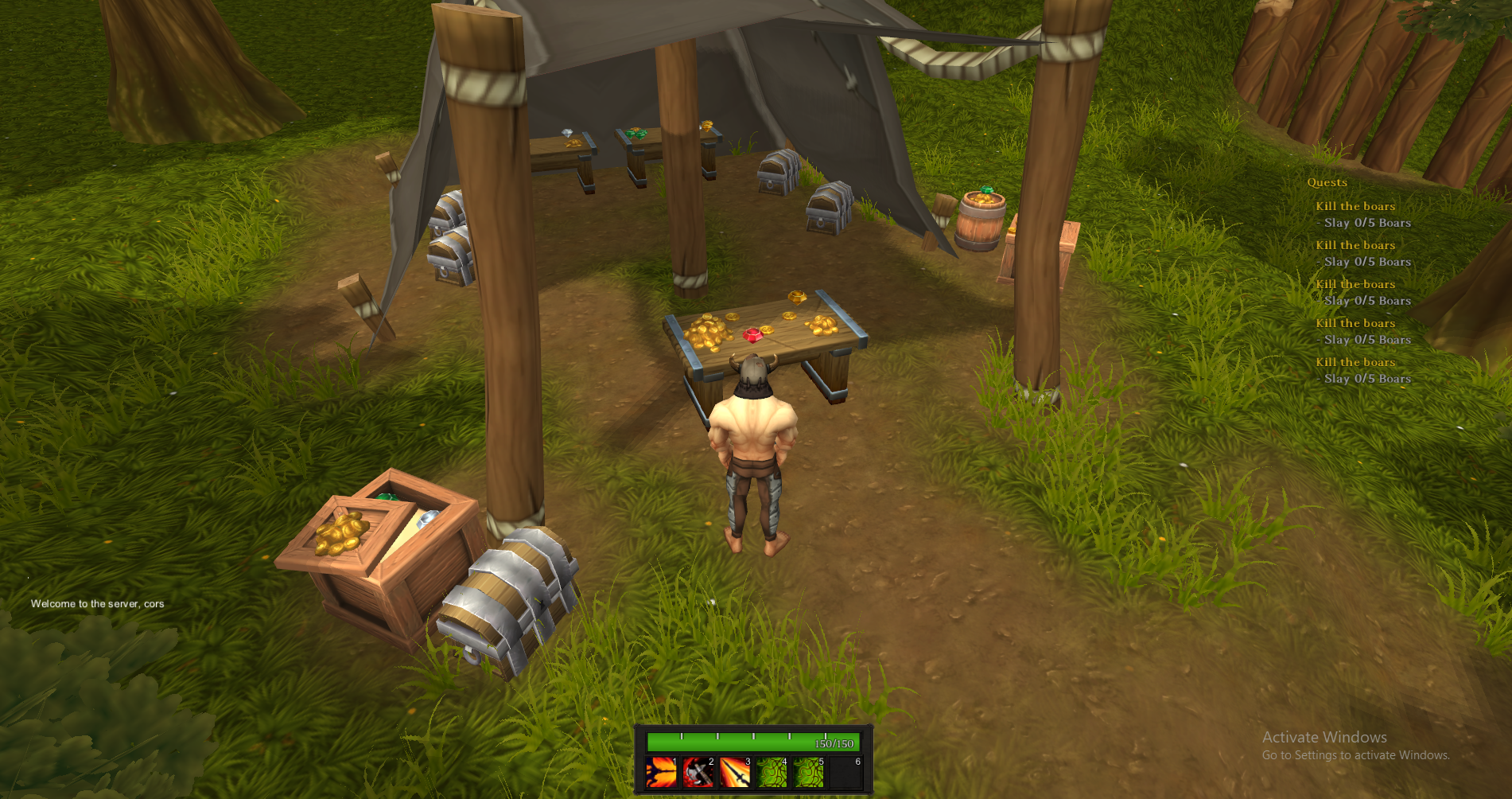The image size is (1512, 799).
Task: Trigger the flaming sword ability in slot 3
Action: (735, 772)
